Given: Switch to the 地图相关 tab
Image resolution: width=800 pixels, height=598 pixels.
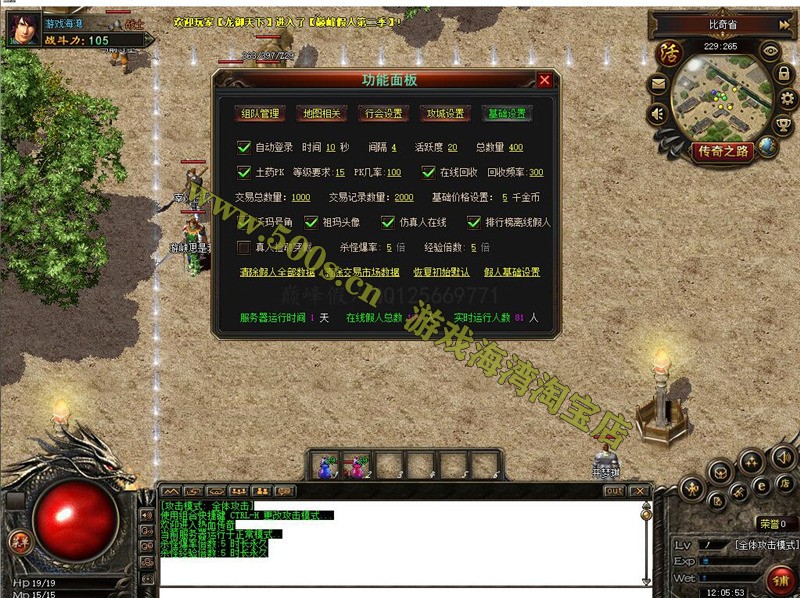Looking at the screenshot, I should (x=321, y=113).
